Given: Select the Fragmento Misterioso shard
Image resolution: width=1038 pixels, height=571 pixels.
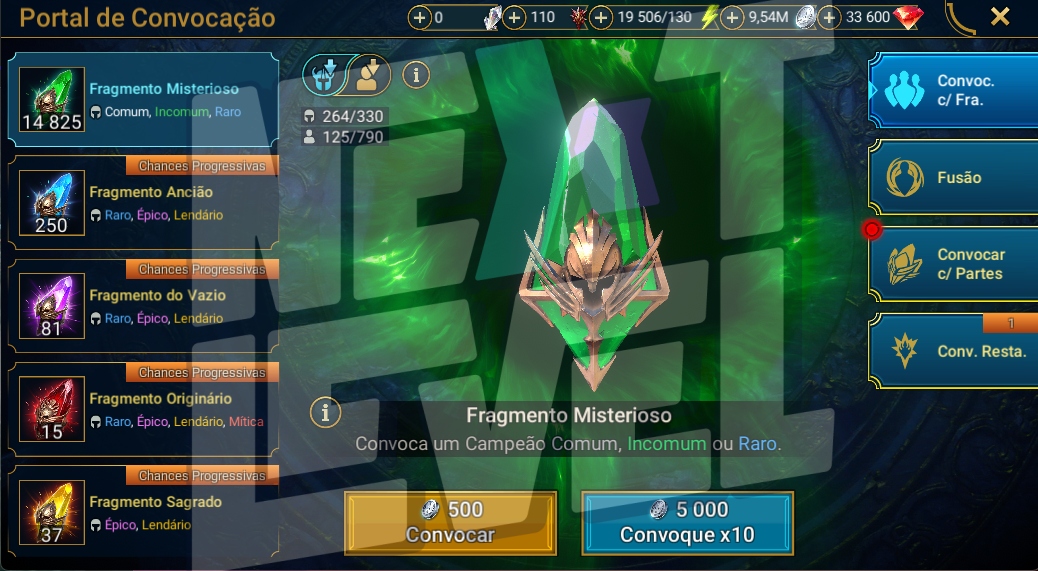Looking at the screenshot, I should [143, 100].
